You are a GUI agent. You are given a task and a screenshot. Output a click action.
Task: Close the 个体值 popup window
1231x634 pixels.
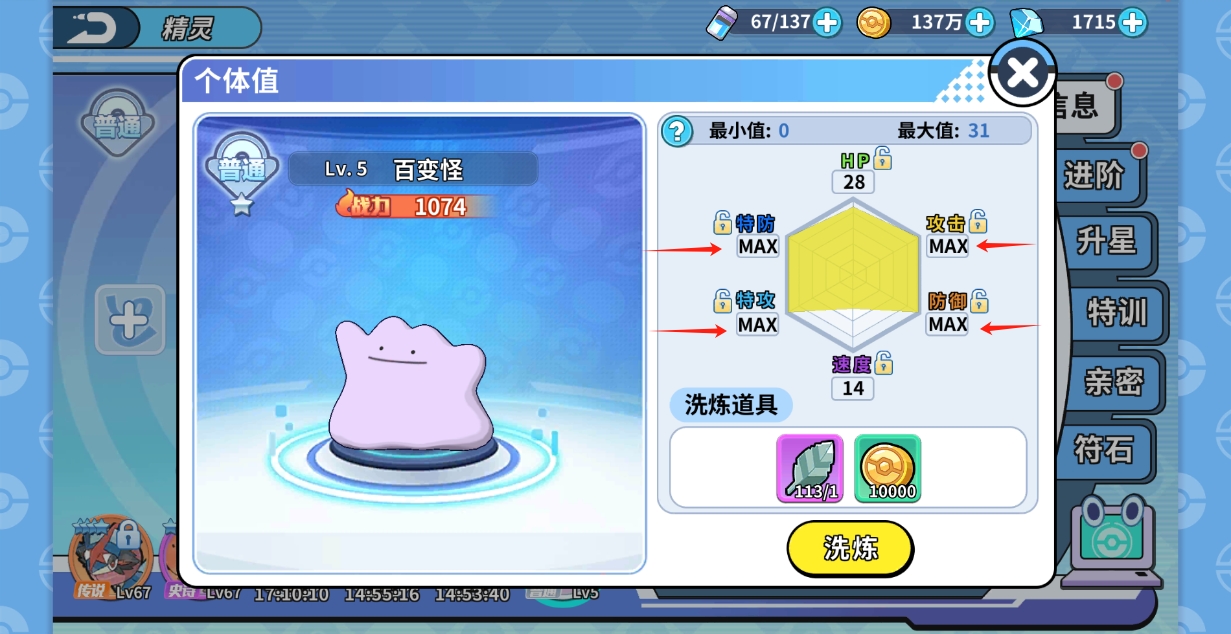pyautogui.click(x=1022, y=72)
